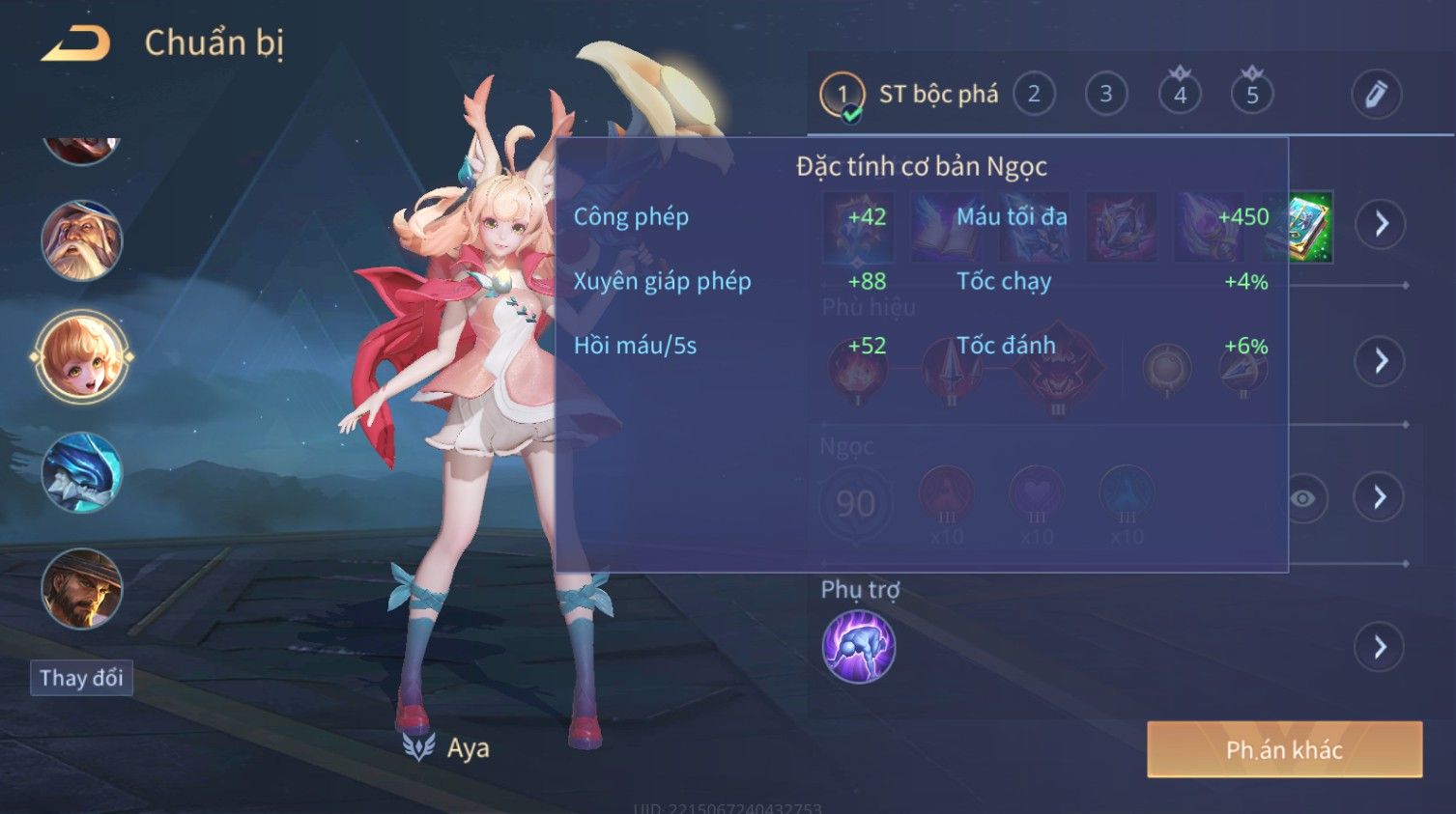Choose the bearded cowboy hero portrait
Viewport: 1456px width, 814px height.
click(82, 589)
